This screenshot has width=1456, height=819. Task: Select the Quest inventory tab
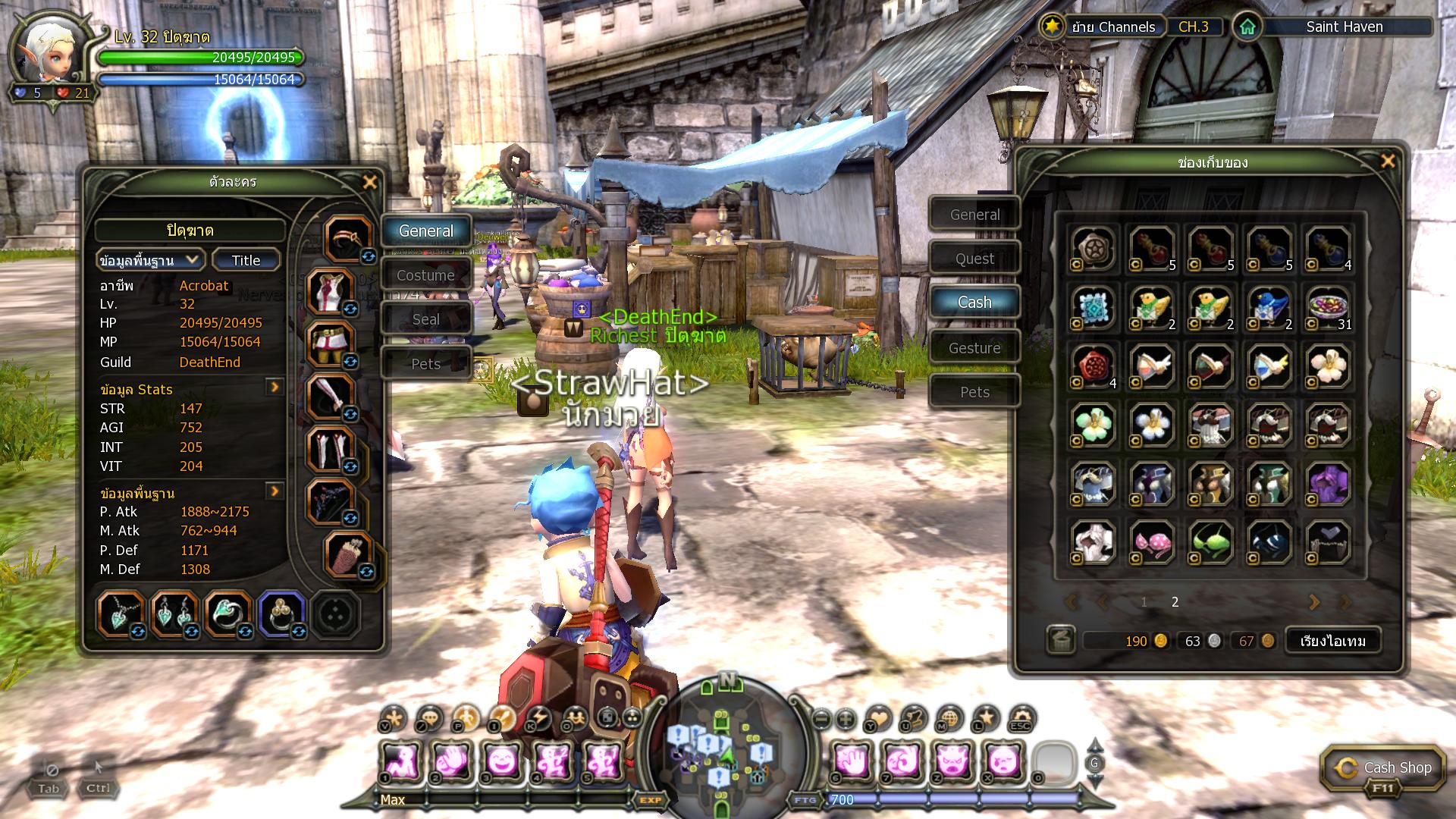click(974, 259)
